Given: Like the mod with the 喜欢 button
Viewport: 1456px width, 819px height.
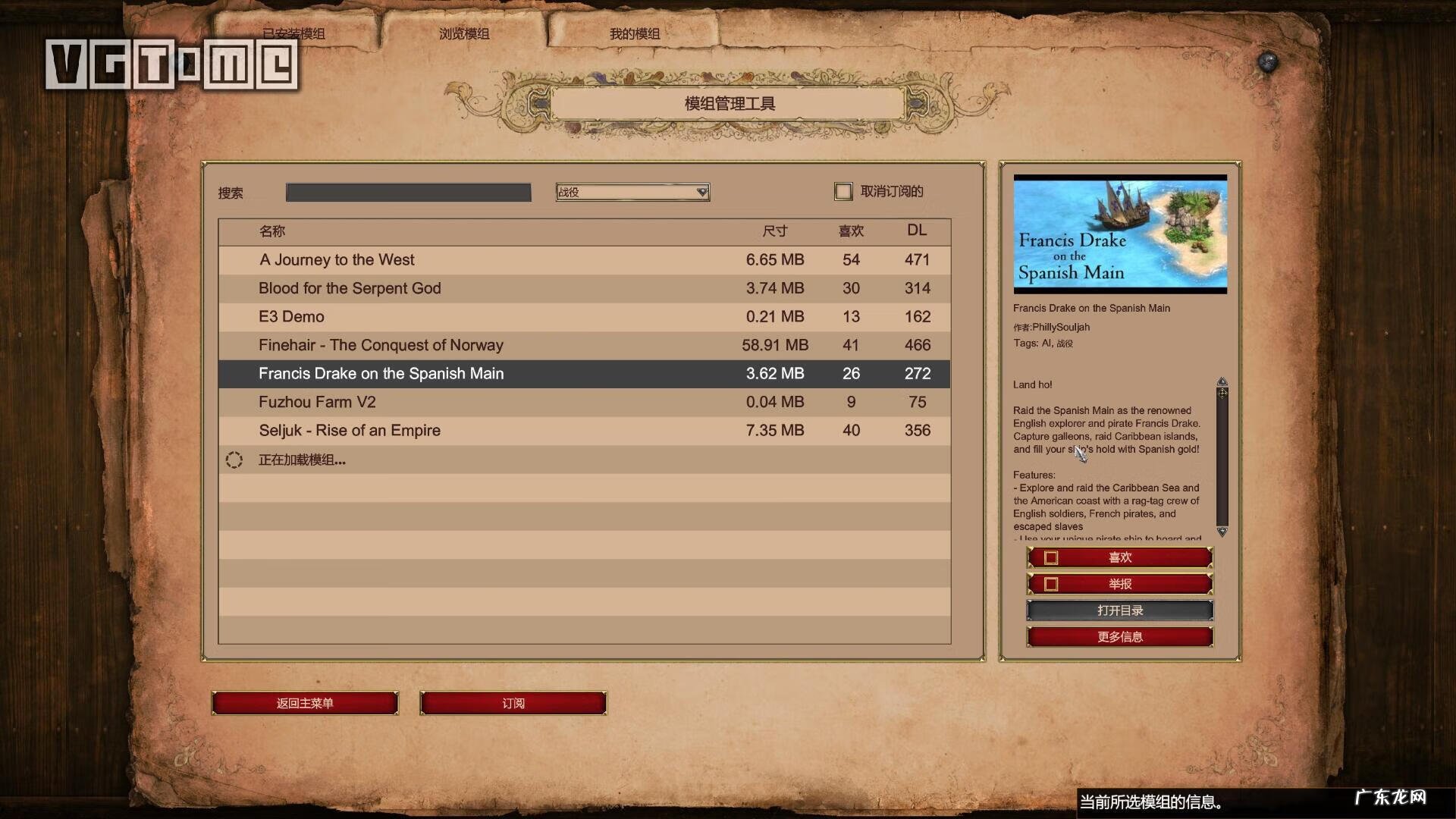Looking at the screenshot, I should click(x=1120, y=558).
